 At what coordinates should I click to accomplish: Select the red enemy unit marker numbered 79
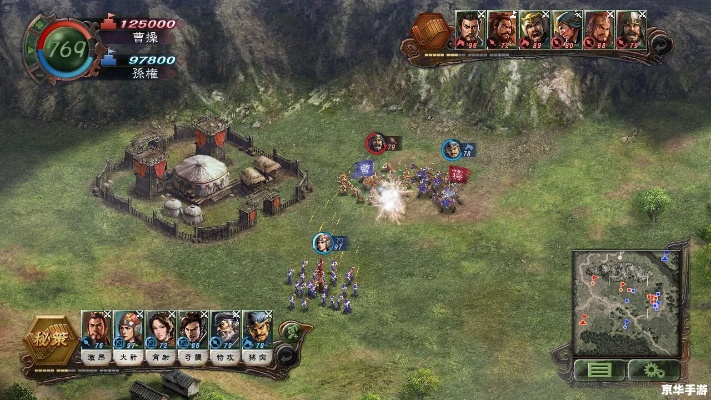(x=376, y=143)
